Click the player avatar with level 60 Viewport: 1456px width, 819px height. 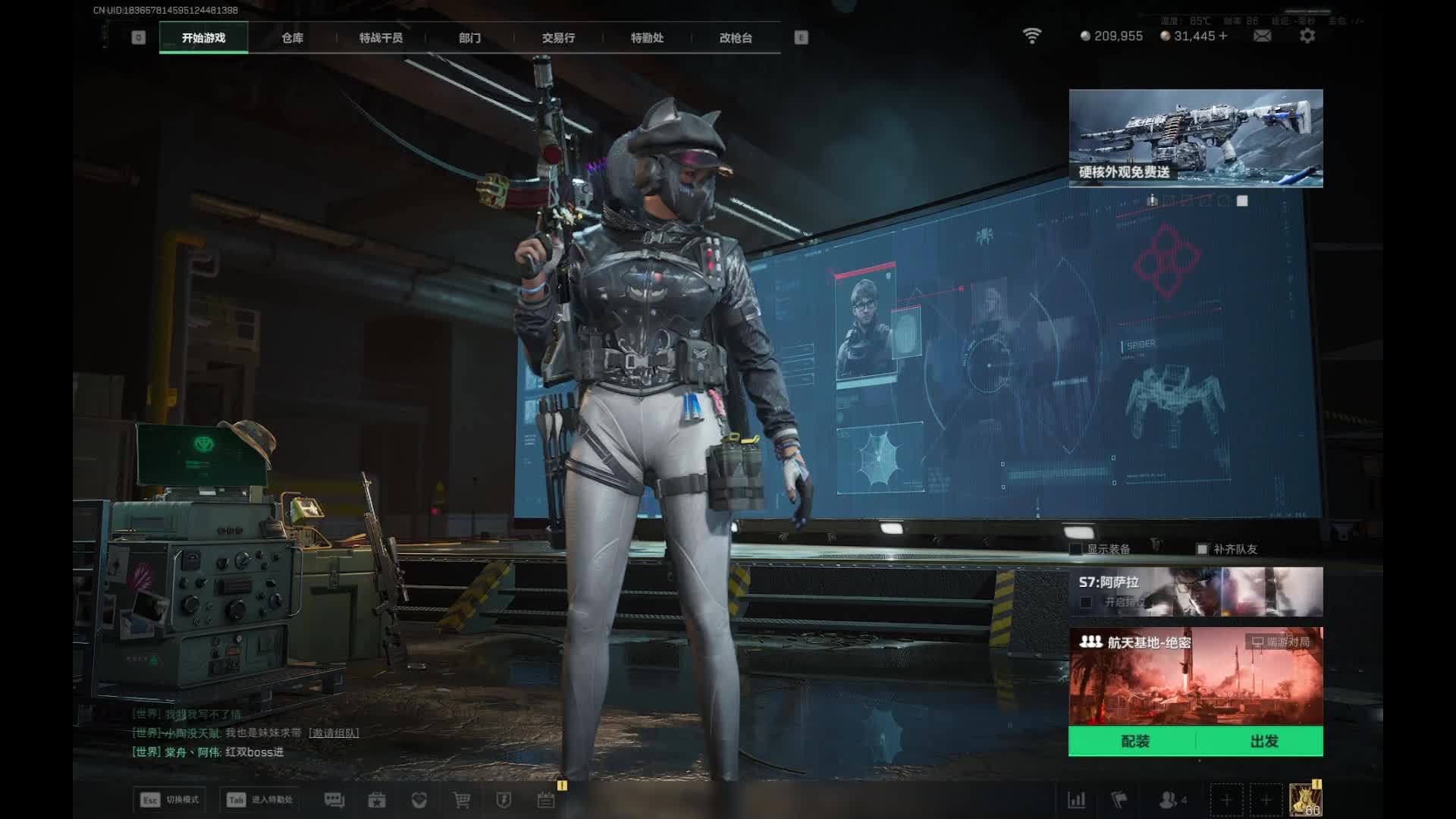tap(1305, 800)
